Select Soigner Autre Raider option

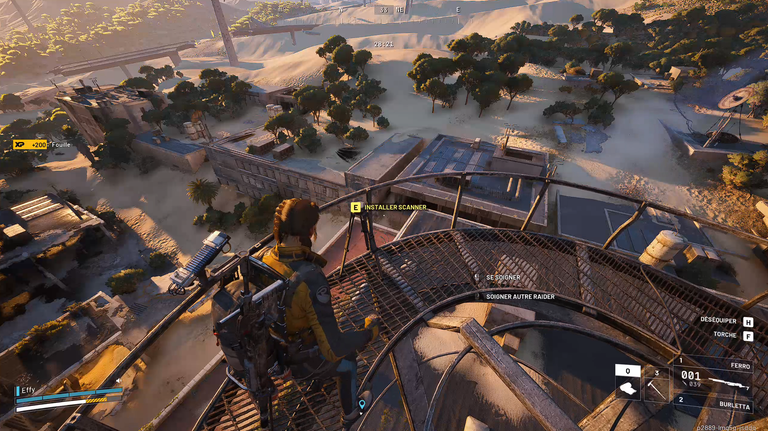point(520,296)
